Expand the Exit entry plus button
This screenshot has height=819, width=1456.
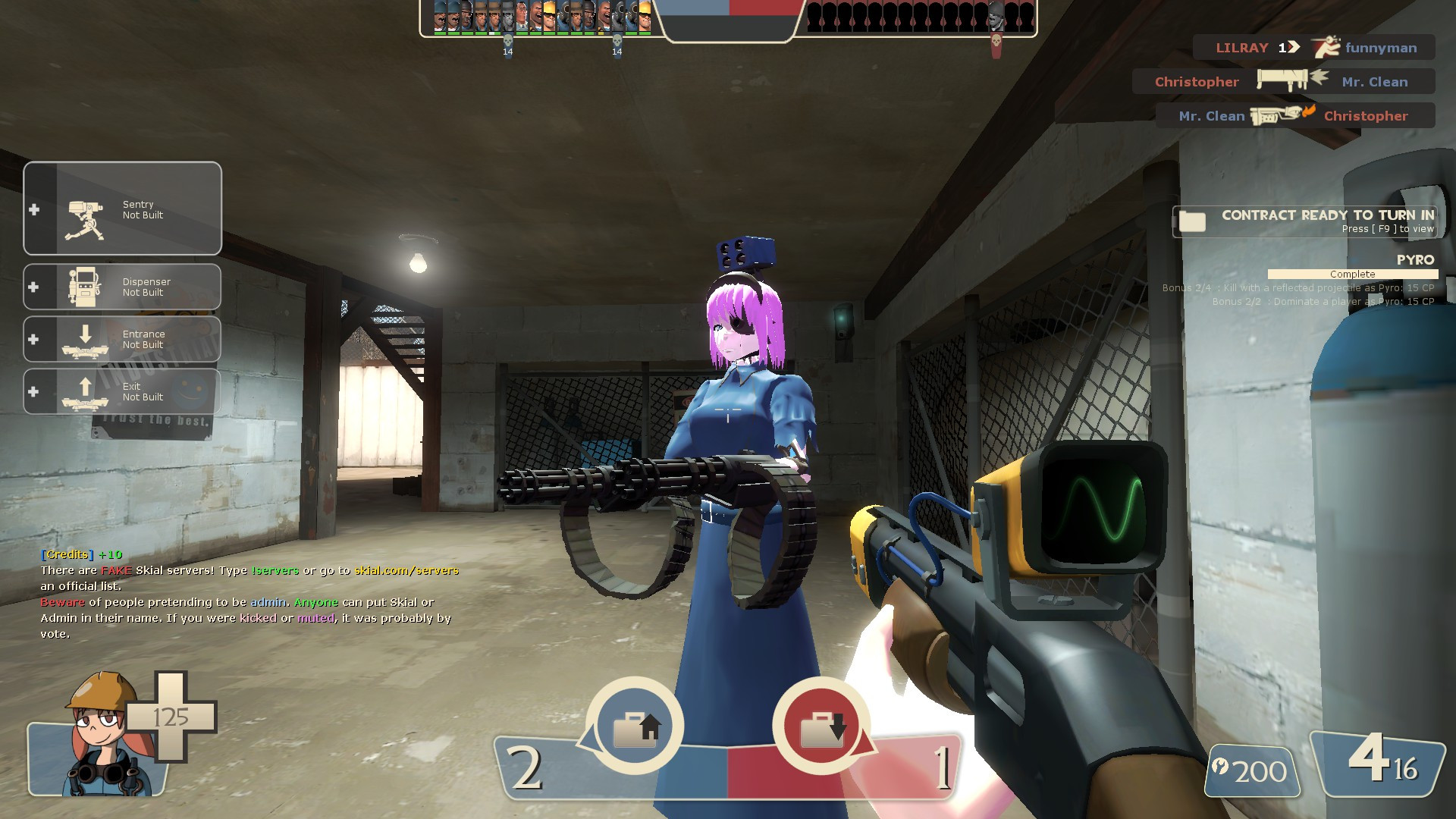point(32,391)
